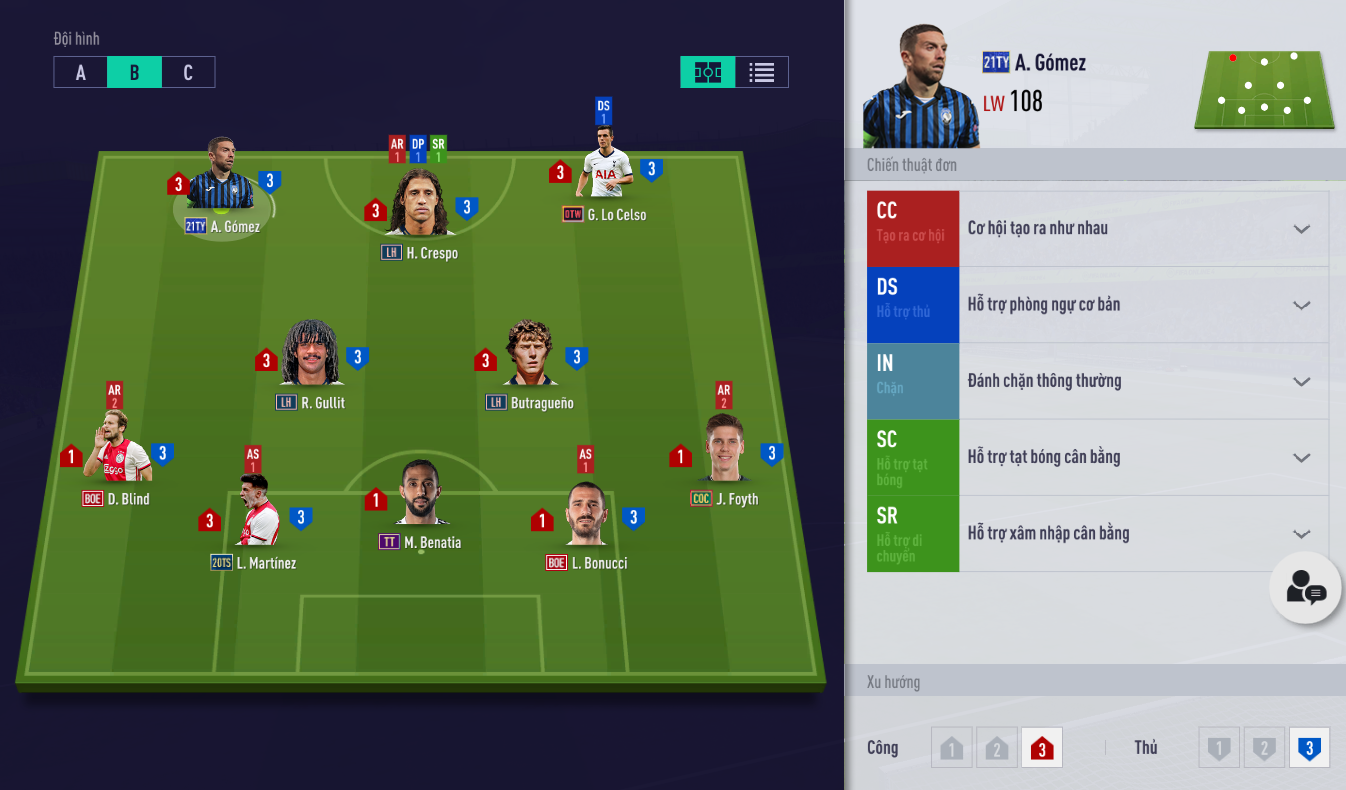Viewport: 1346px width, 790px height.
Task: Switch to the list view toggle
Action: coord(762,72)
